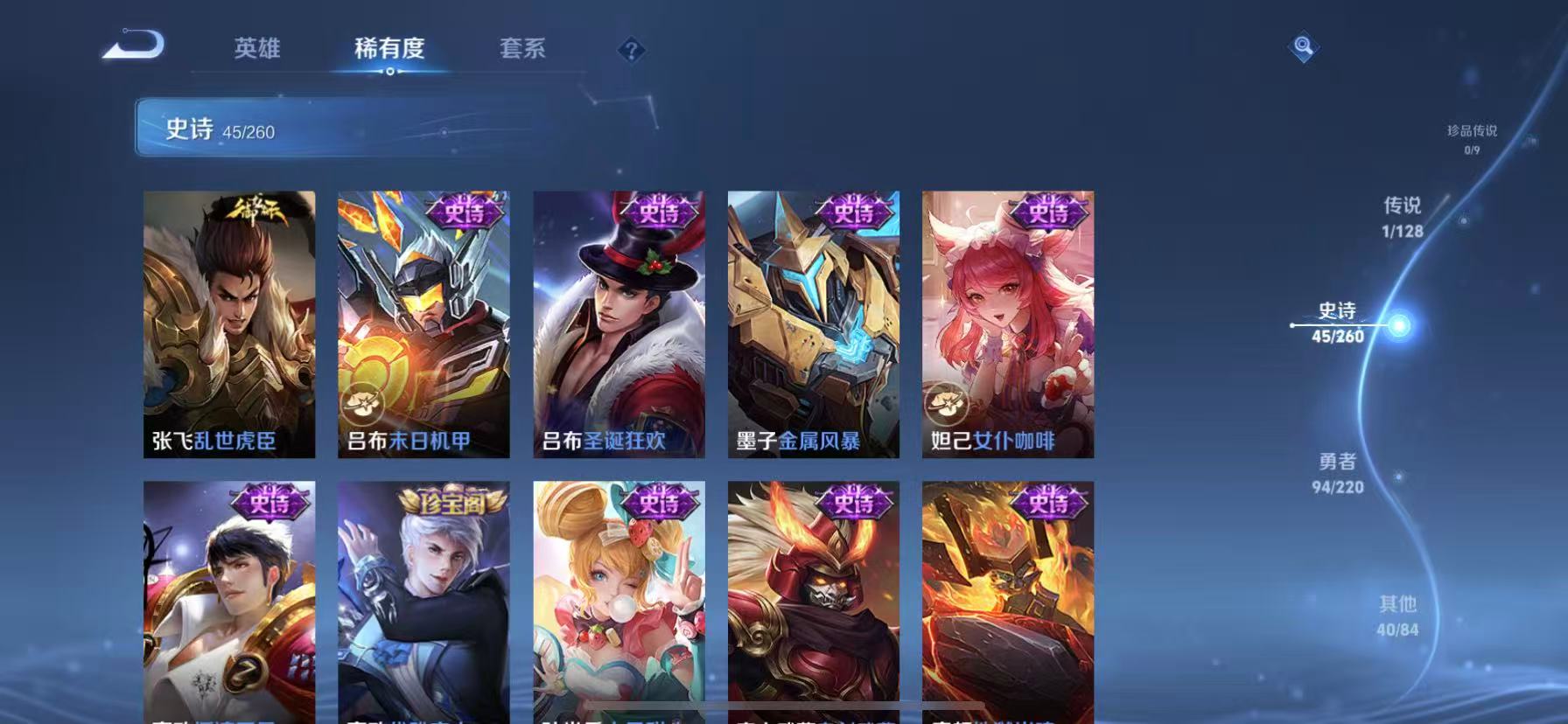Select the 张飞乱世虎臣 skin card

pyautogui.click(x=228, y=322)
